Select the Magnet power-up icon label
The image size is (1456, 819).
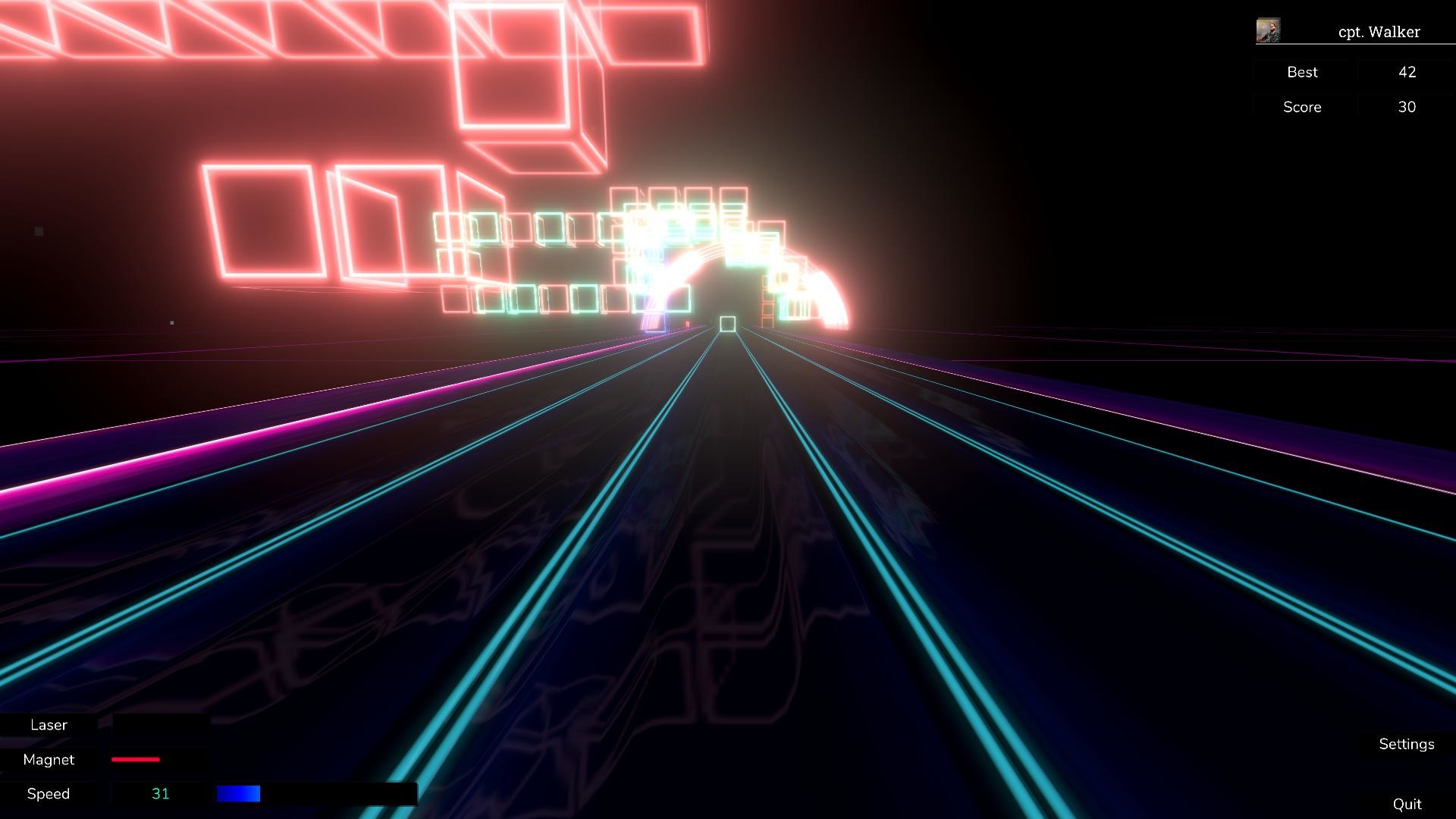(x=49, y=760)
